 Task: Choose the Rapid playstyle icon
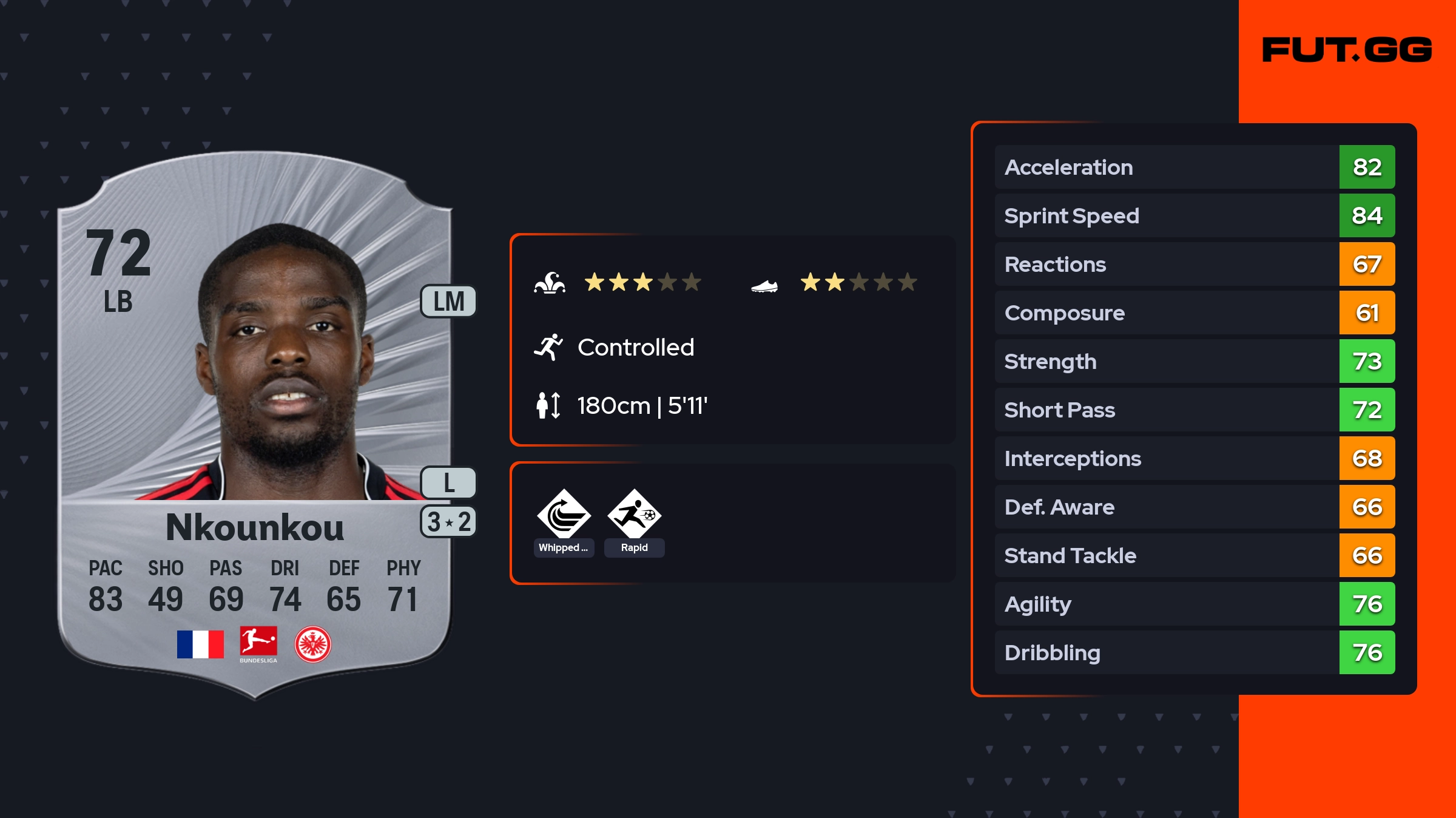click(x=634, y=515)
